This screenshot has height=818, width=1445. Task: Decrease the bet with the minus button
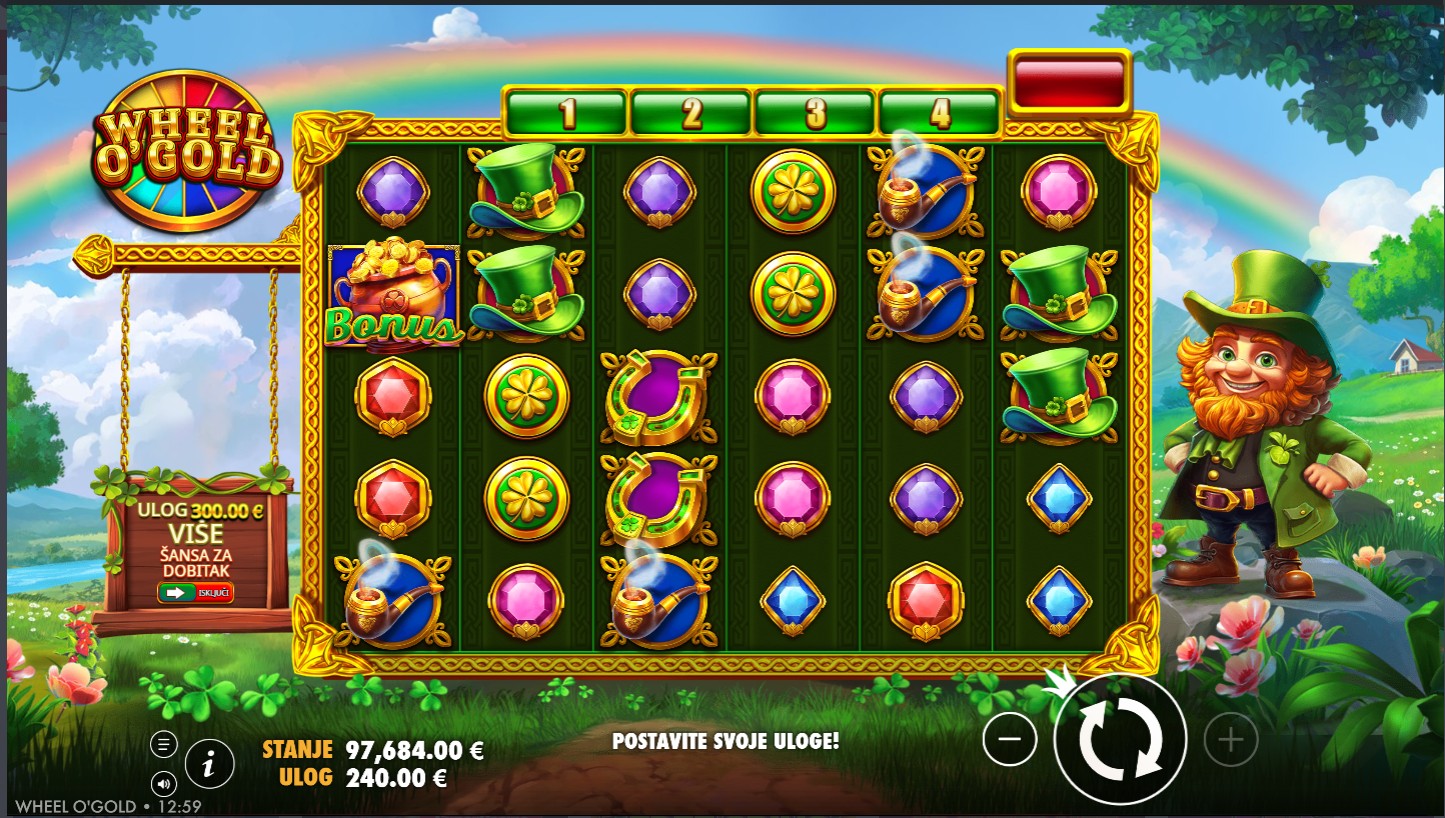click(x=1010, y=740)
